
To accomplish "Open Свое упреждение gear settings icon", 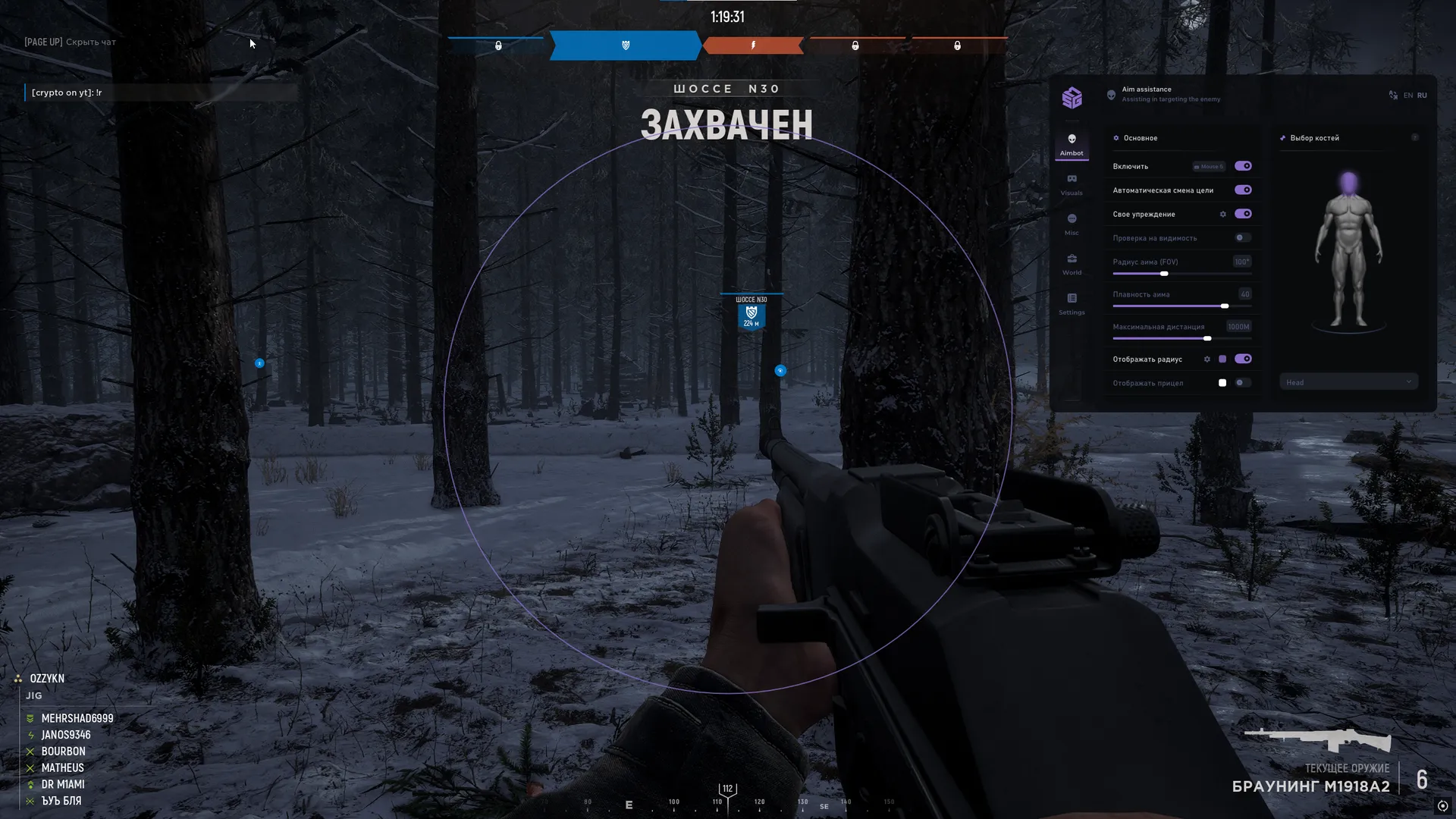I will click(1223, 215).
